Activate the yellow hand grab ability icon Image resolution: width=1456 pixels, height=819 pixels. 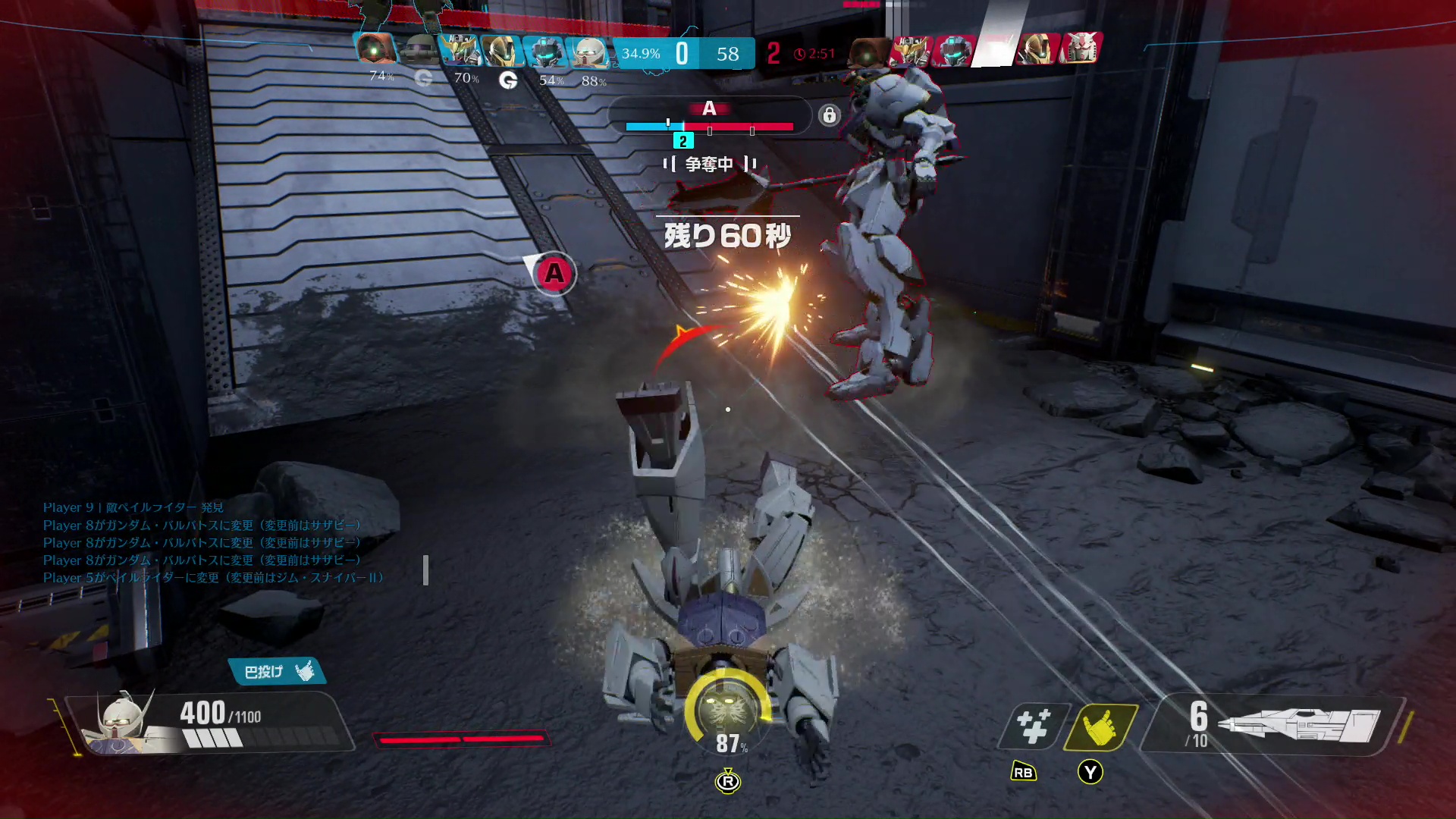click(x=1100, y=726)
